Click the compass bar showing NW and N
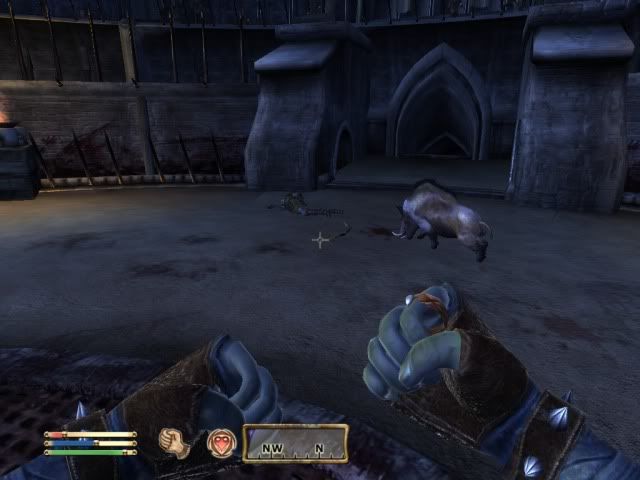640x480 pixels. point(295,443)
